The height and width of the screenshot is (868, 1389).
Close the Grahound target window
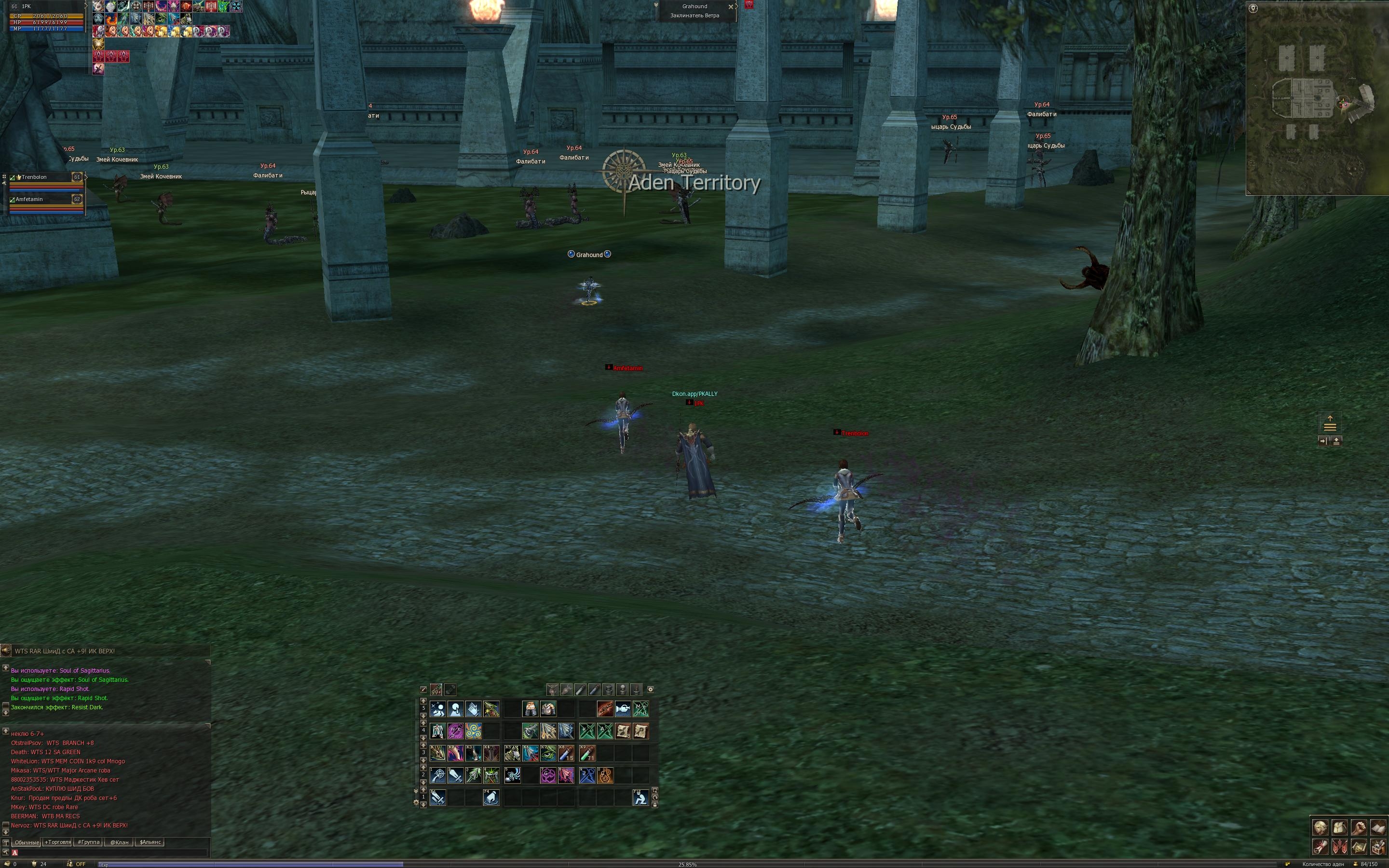[731, 7]
